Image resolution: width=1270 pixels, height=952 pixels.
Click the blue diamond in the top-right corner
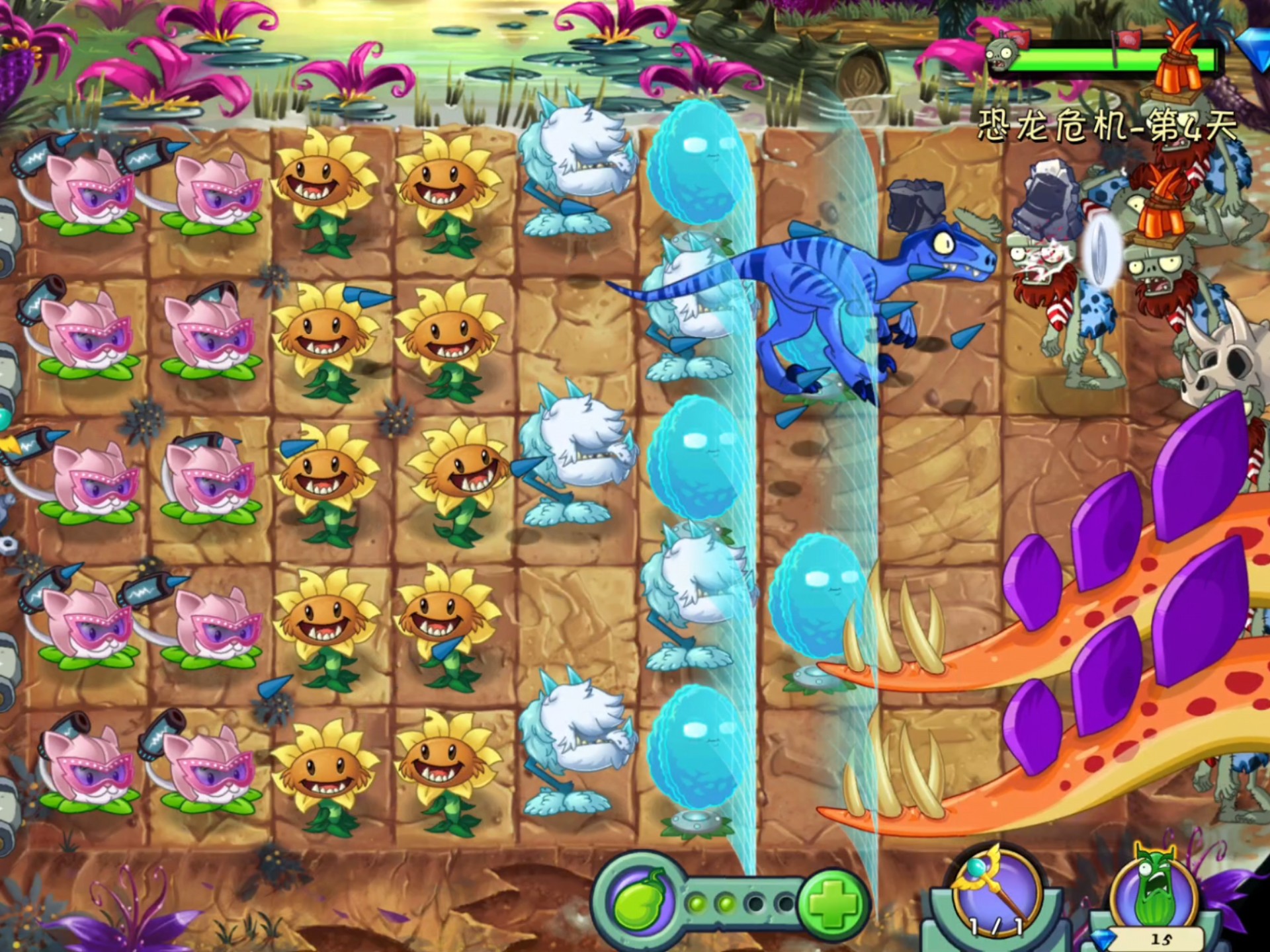coord(1258,46)
